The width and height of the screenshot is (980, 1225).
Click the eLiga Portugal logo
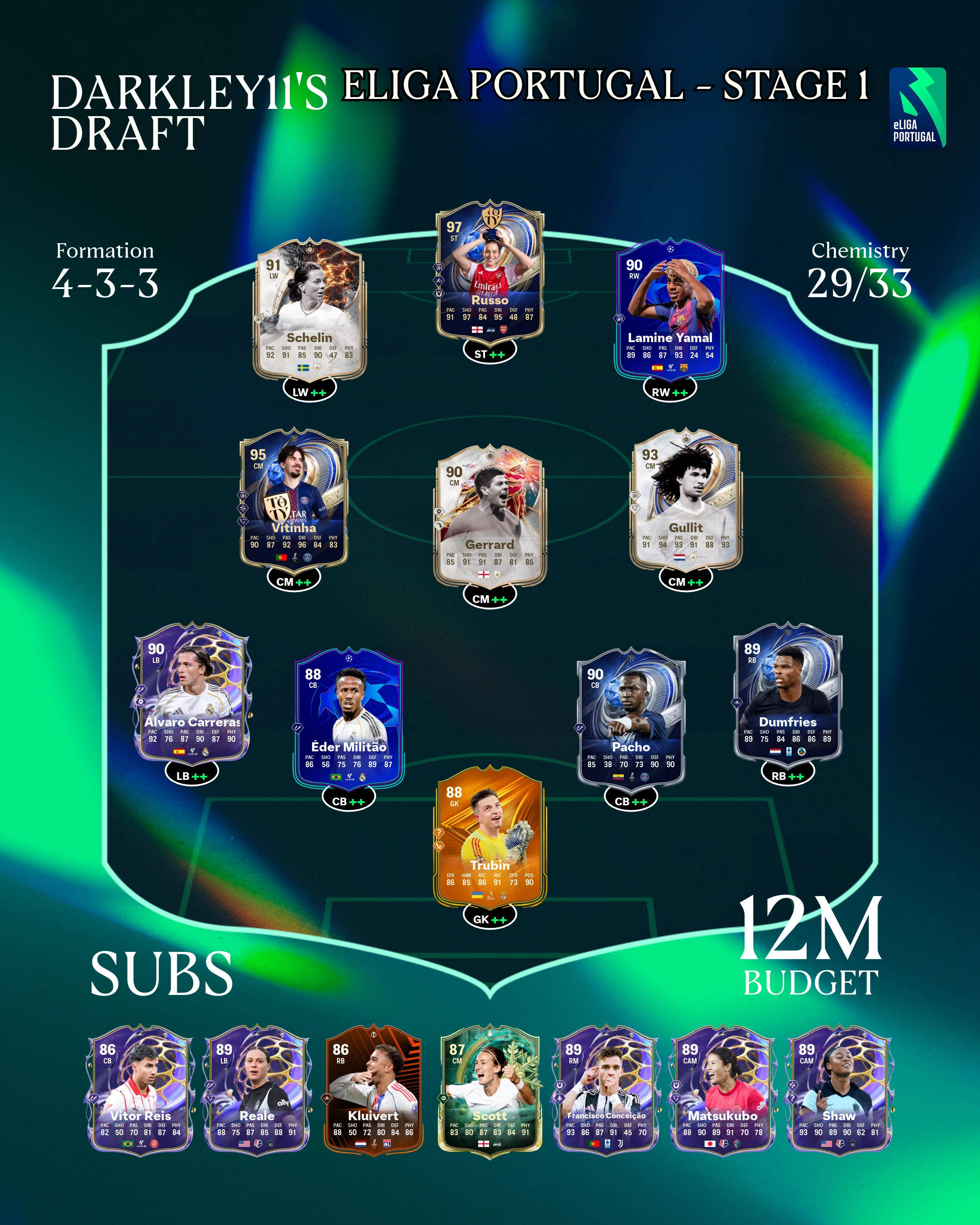coord(917,108)
